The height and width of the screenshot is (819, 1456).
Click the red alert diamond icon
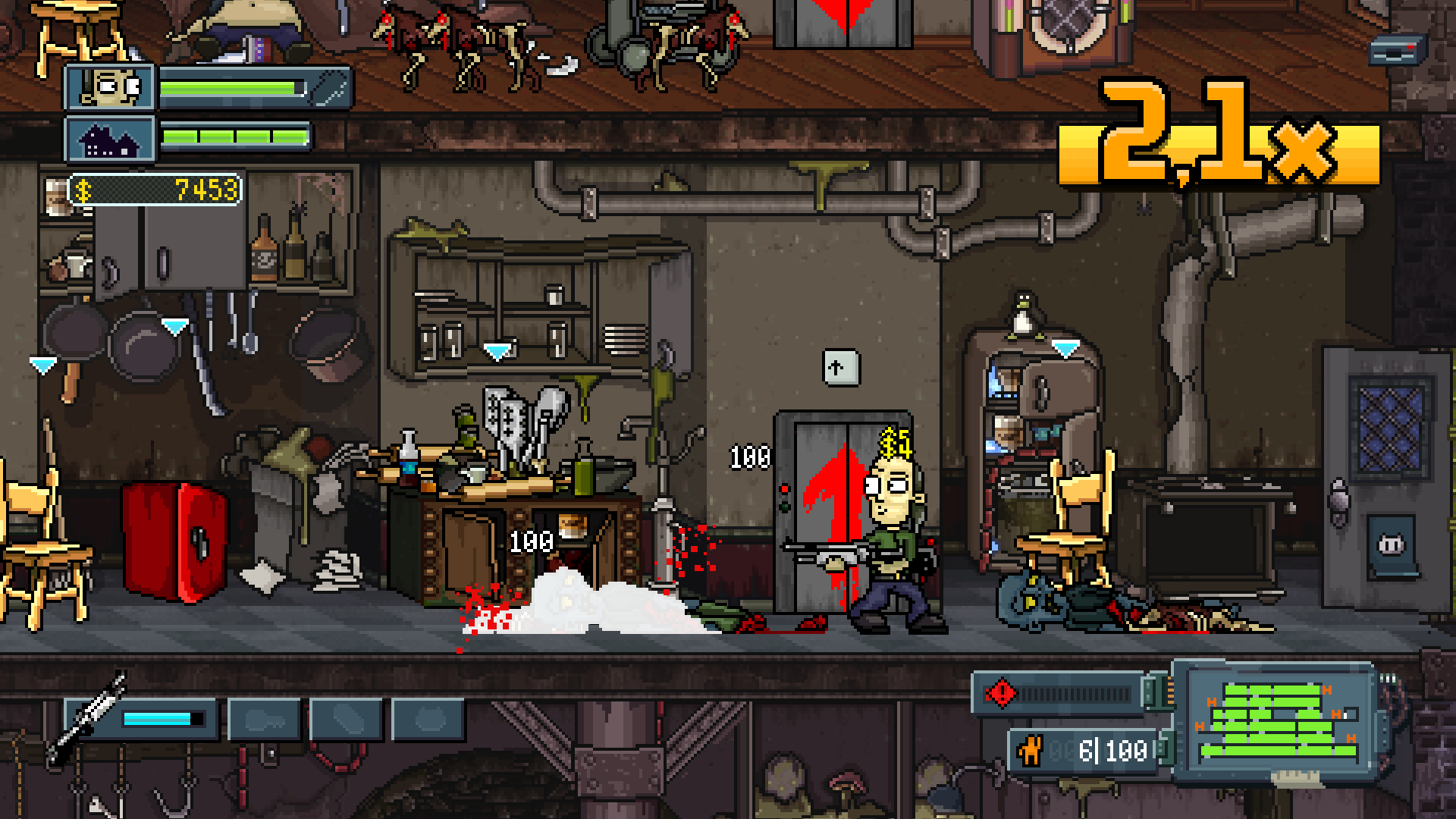(1001, 693)
